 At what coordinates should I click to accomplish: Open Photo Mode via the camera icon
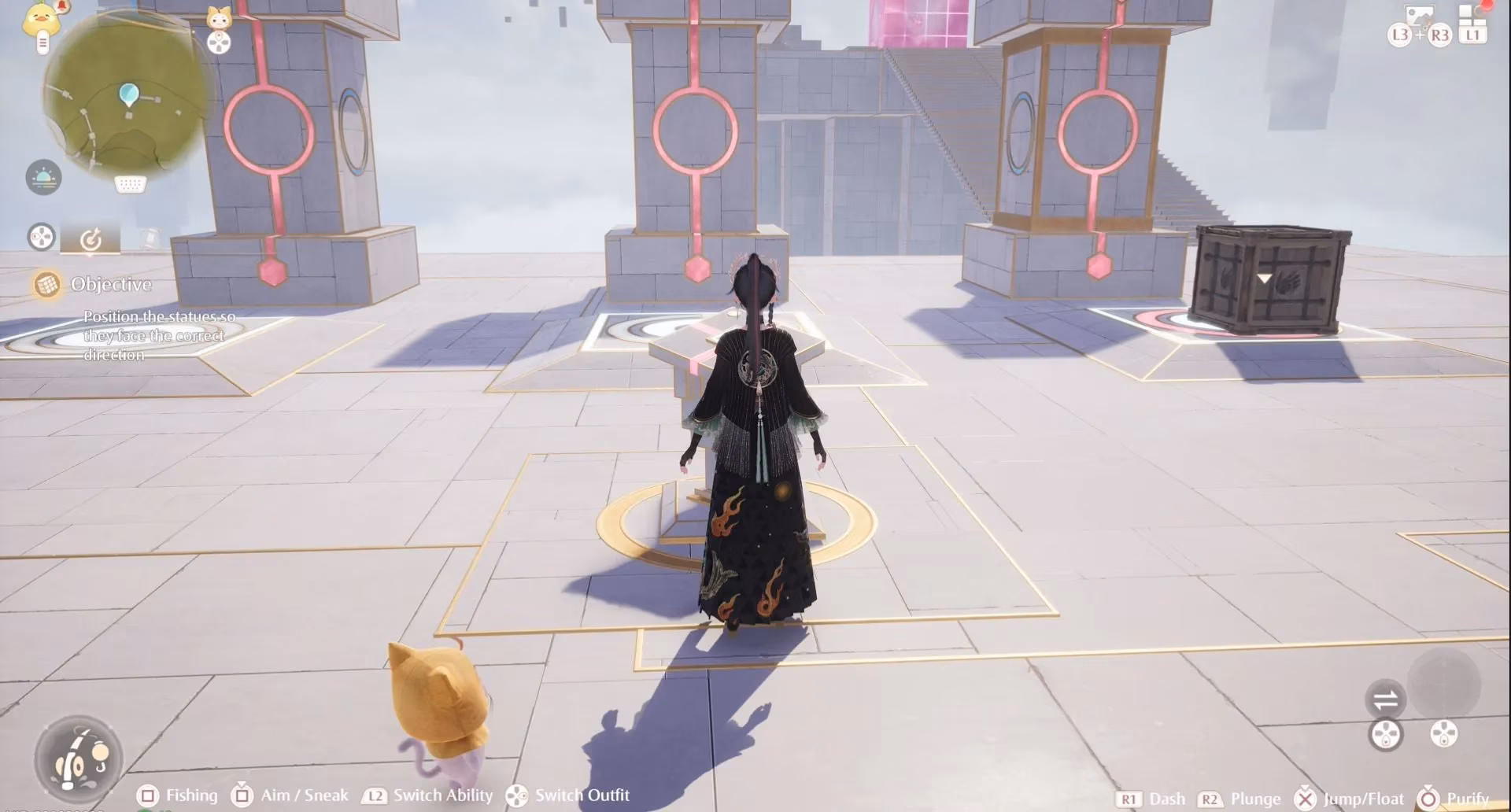click(1420, 15)
